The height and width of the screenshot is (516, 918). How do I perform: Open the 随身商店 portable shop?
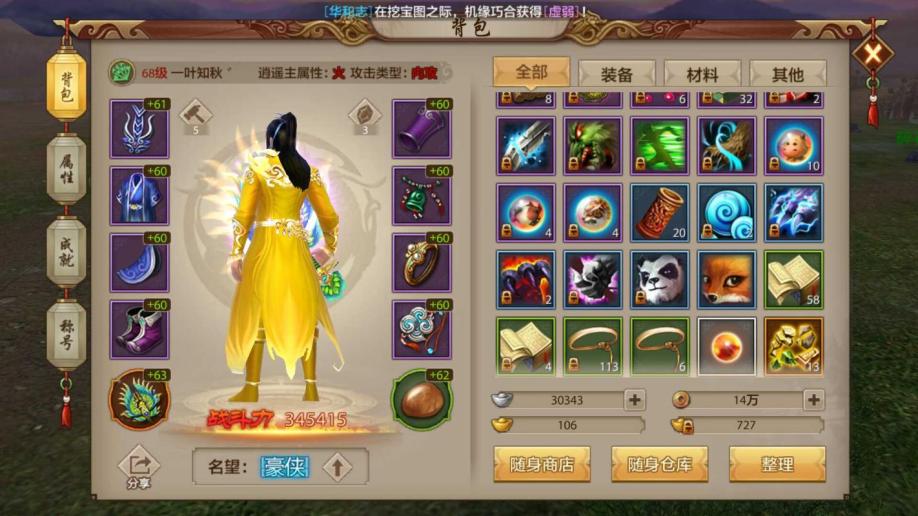click(x=542, y=464)
